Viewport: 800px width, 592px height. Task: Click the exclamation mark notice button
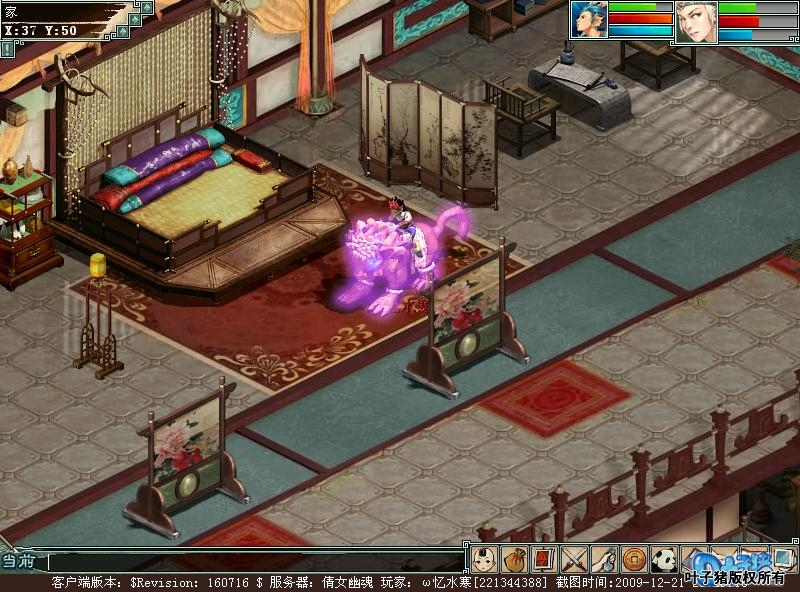click(x=8, y=47)
